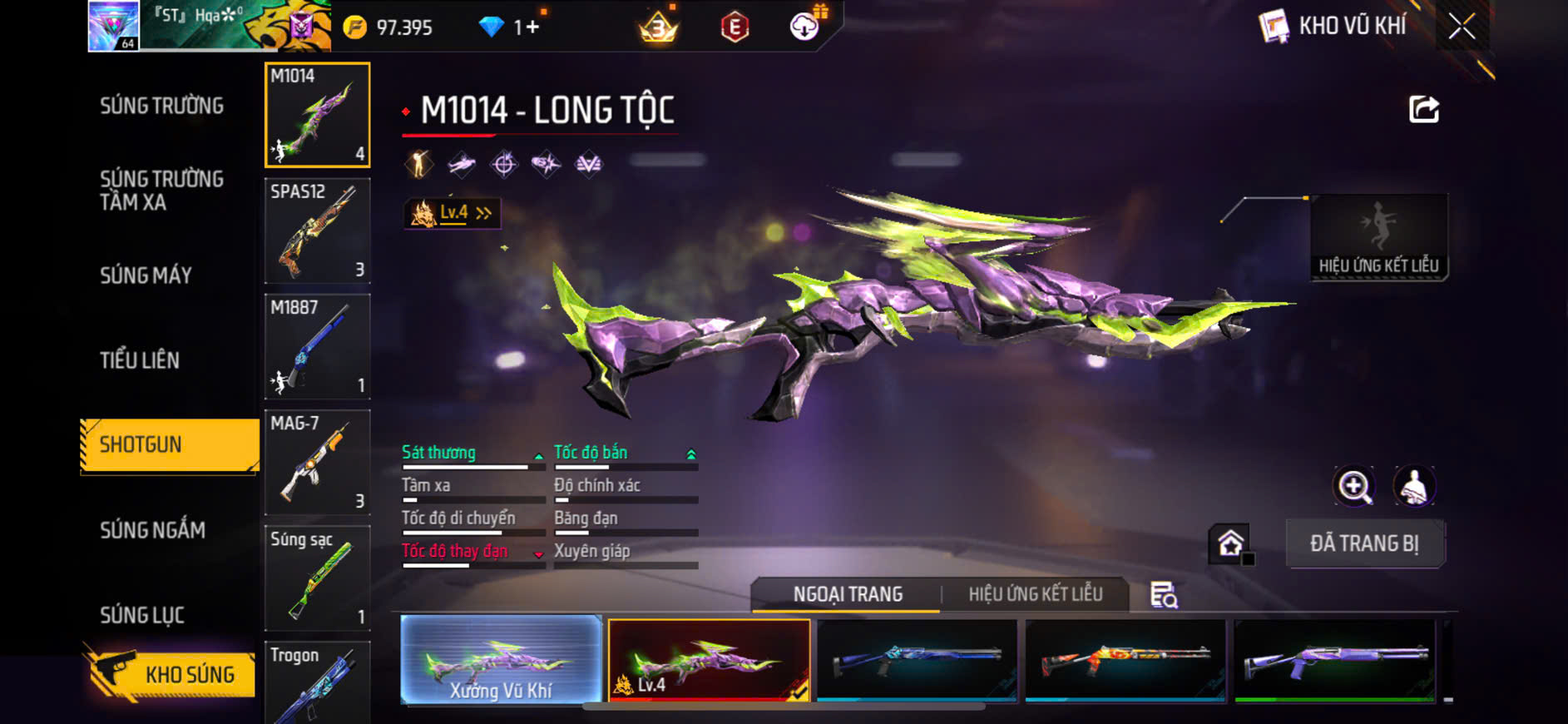Screen dimensions: 1568x724
Task: Select the Súng Trường category
Action: pos(162,106)
